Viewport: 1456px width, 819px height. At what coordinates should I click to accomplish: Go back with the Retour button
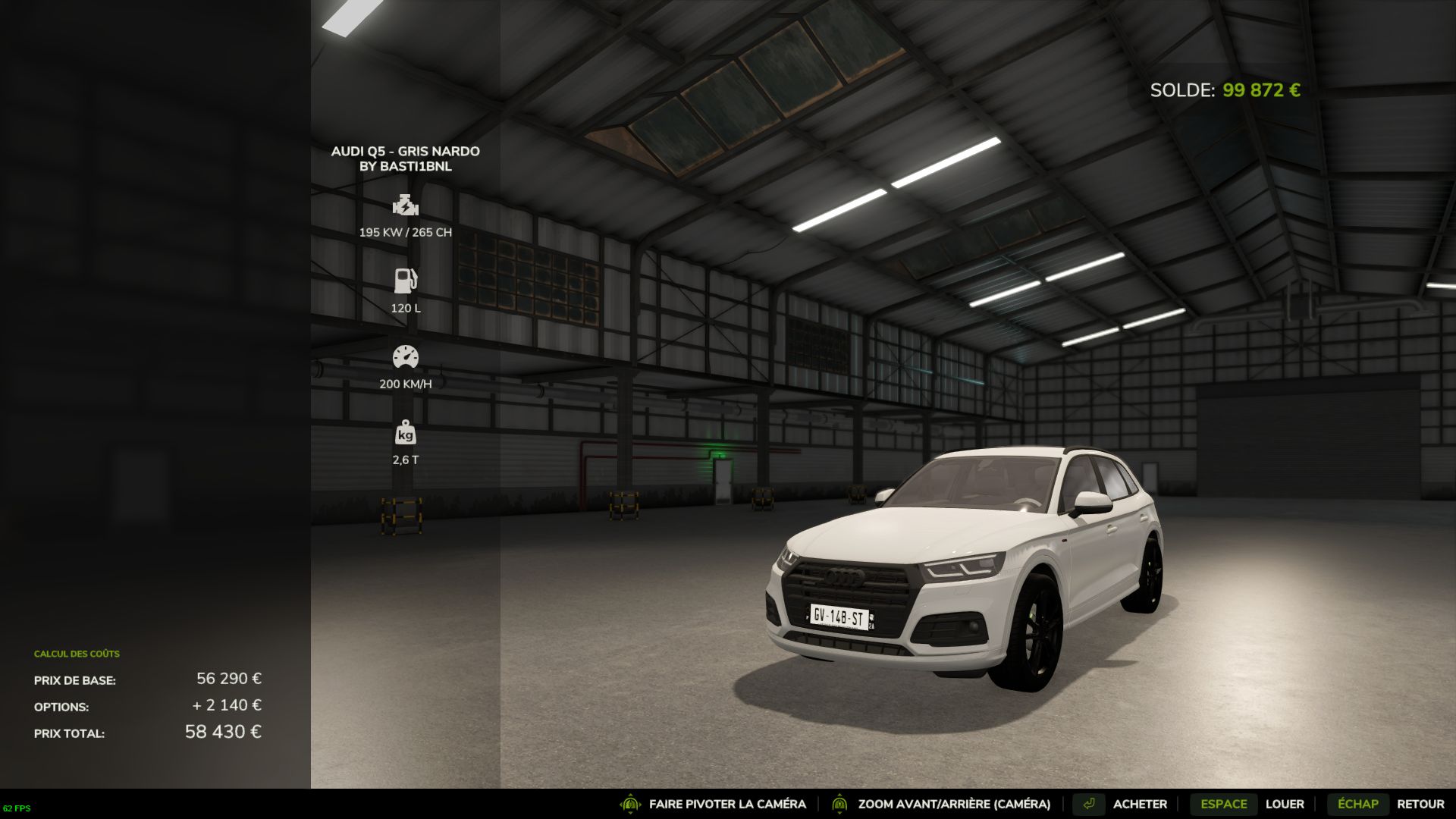pos(1420,804)
